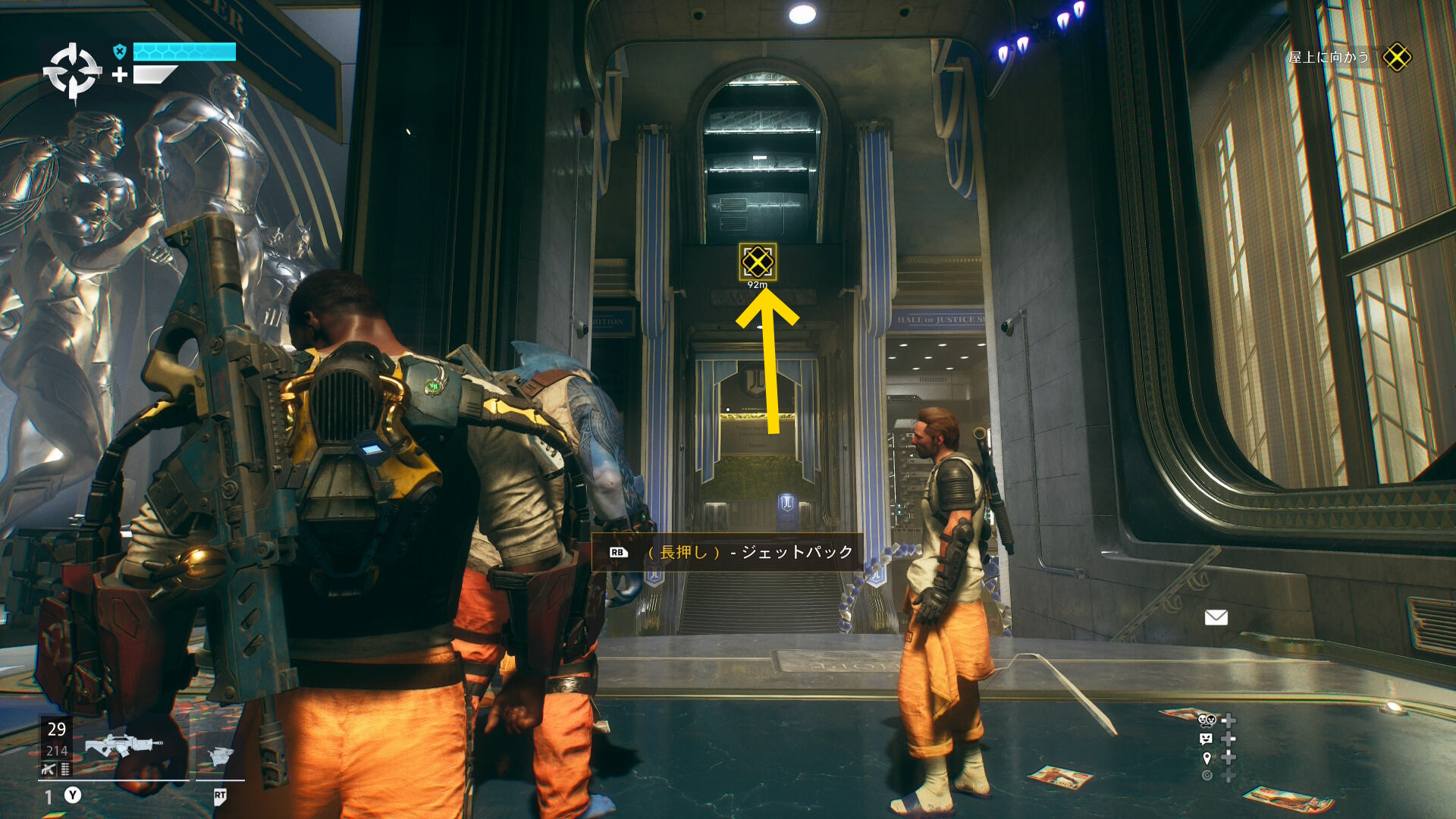Activate the map pin ping icon
The width and height of the screenshot is (1456, 819).
(1207, 758)
